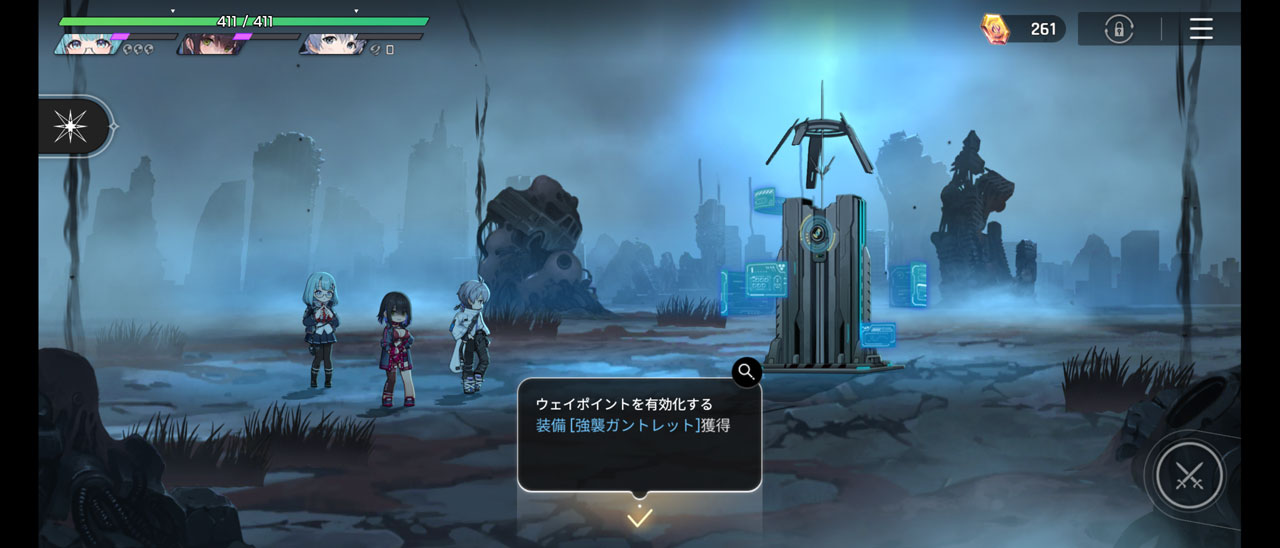Select the dark-haired green-eyed character portrait

pos(207,44)
